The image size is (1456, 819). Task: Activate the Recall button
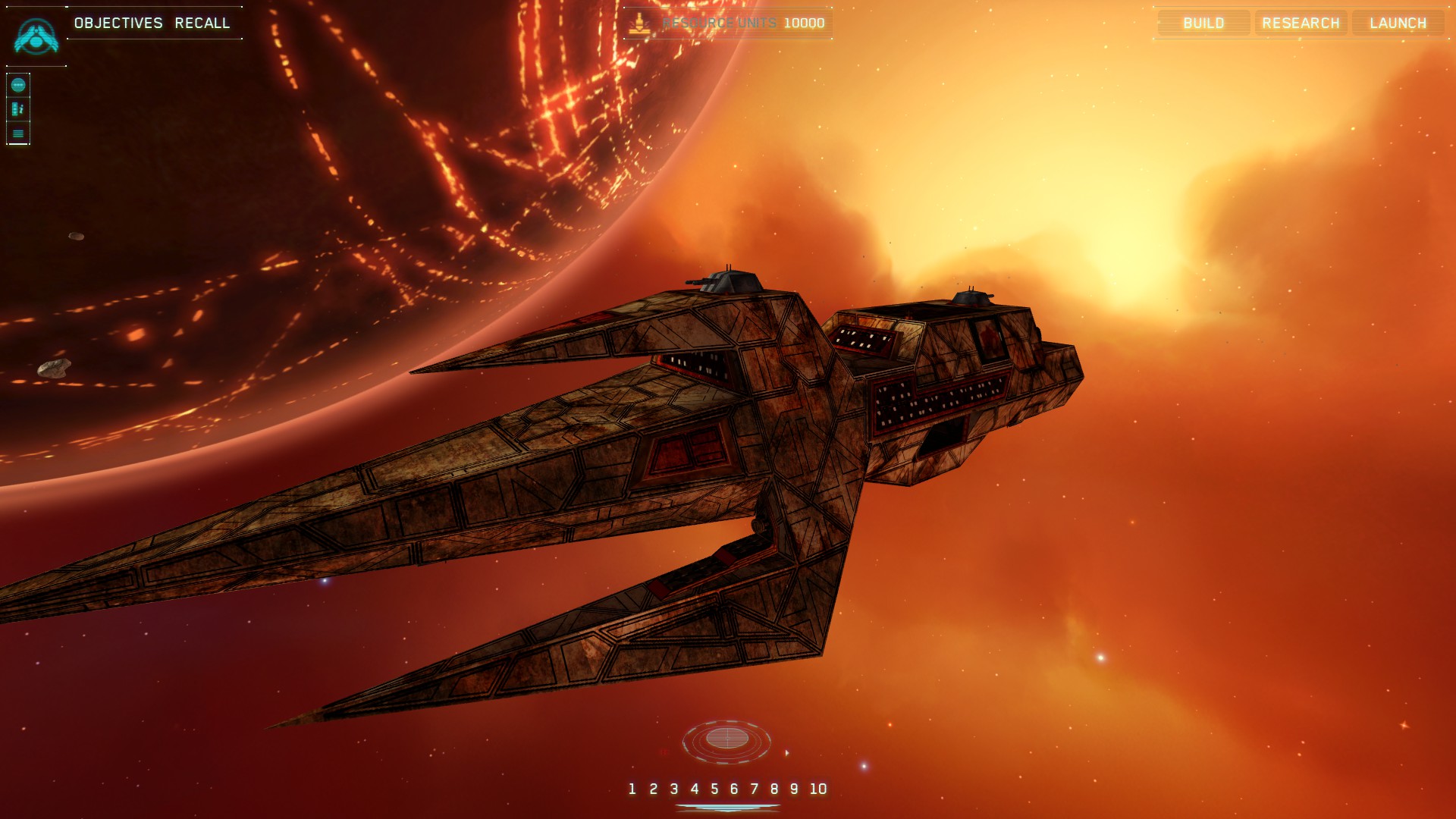tap(202, 23)
